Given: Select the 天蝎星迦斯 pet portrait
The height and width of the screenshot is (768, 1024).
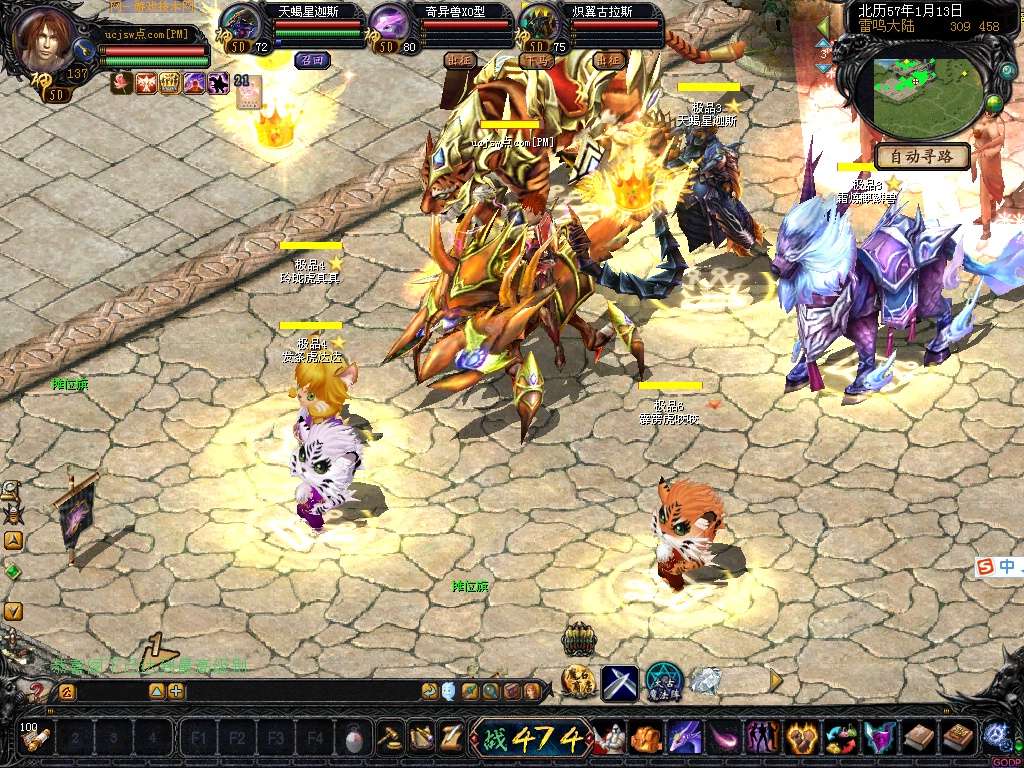Looking at the screenshot, I should 240,23.
